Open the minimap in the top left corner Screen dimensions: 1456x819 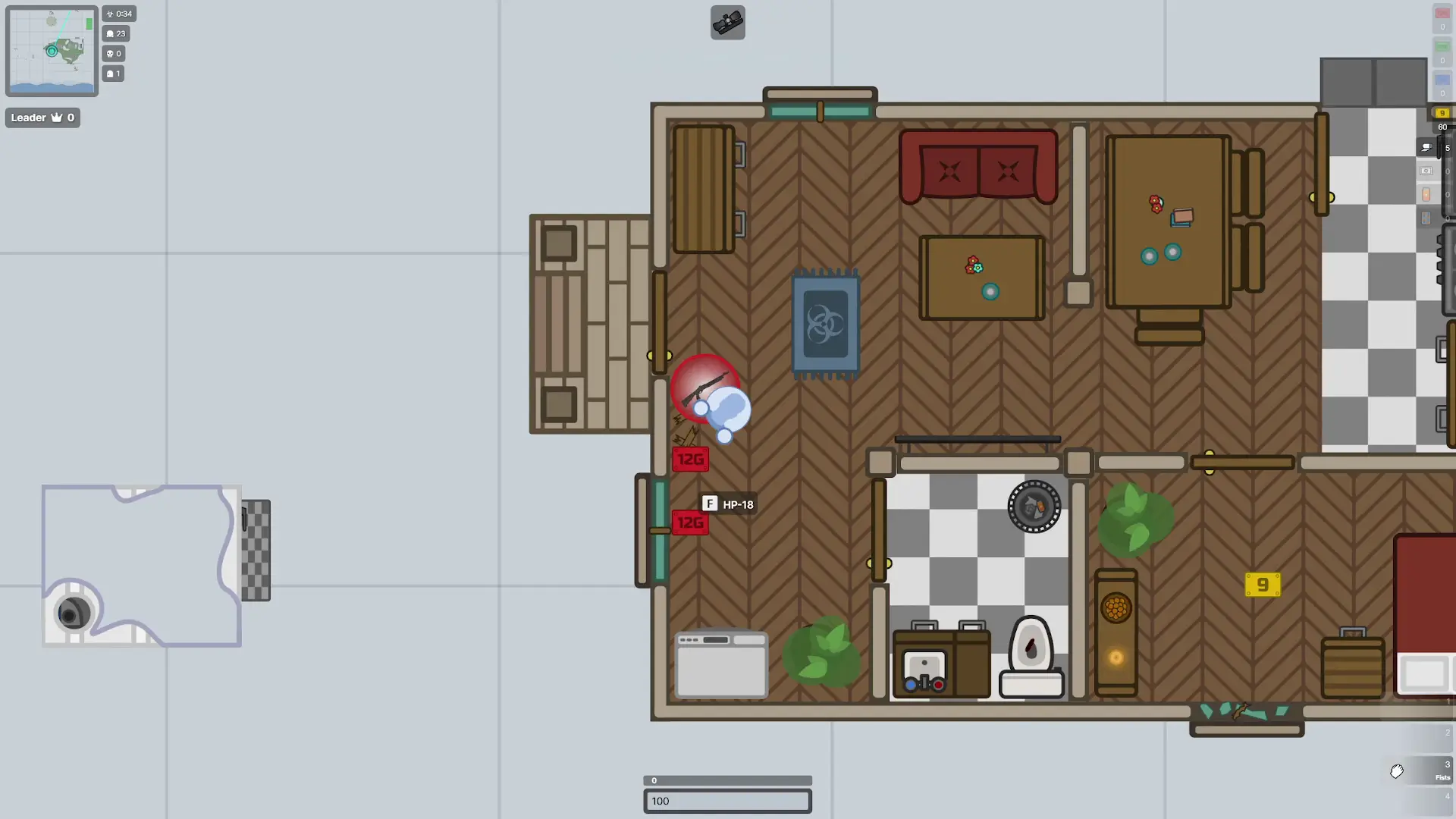(x=51, y=50)
